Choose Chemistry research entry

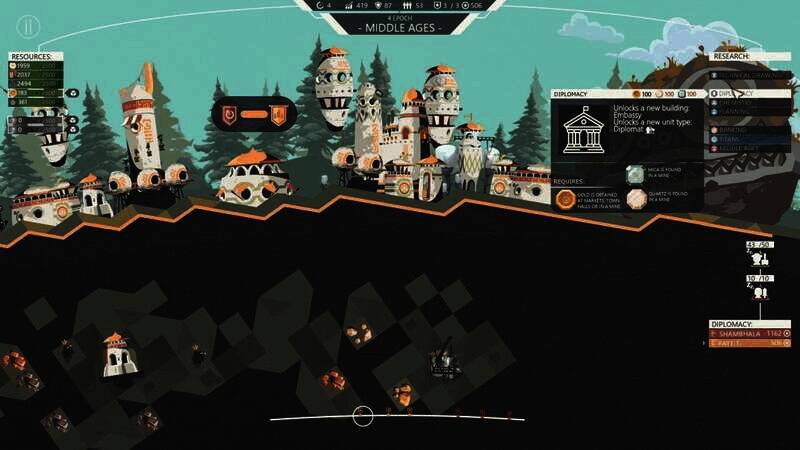[x=740, y=104]
